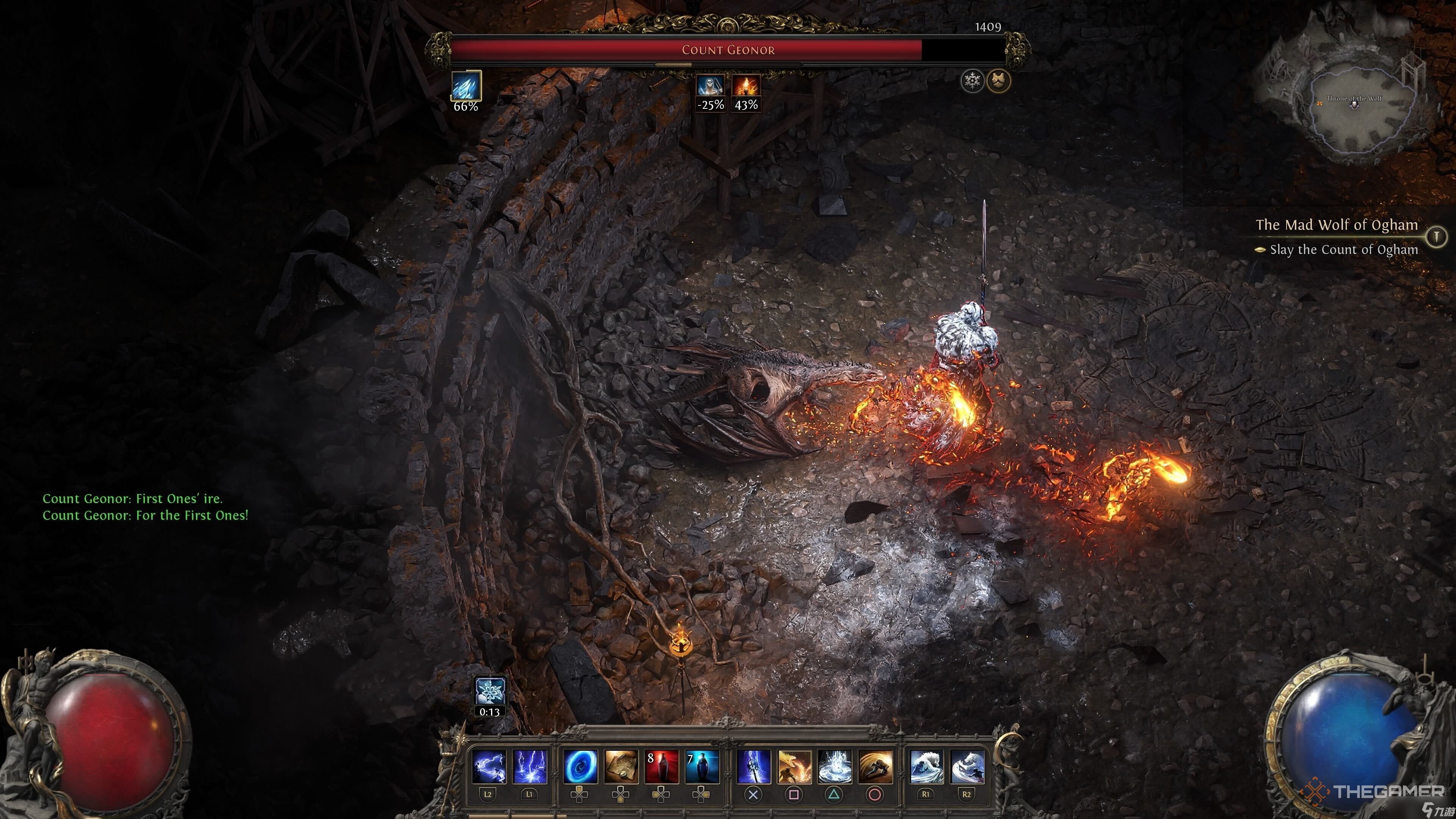Inspect the ice shard debuff showing 66%
This screenshot has width=1456, height=819.
point(466,86)
